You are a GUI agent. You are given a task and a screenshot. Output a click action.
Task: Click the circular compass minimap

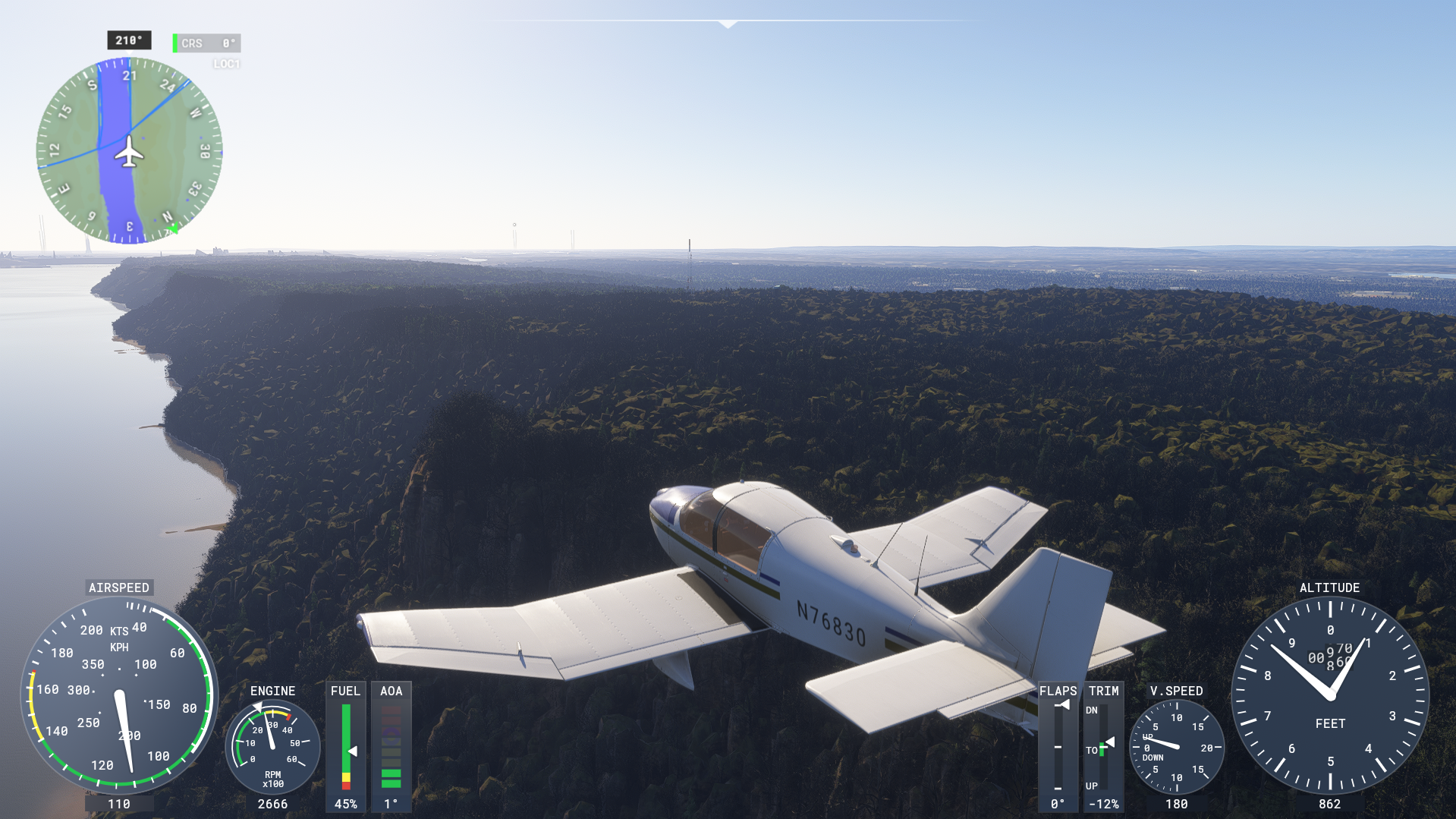coord(129,151)
